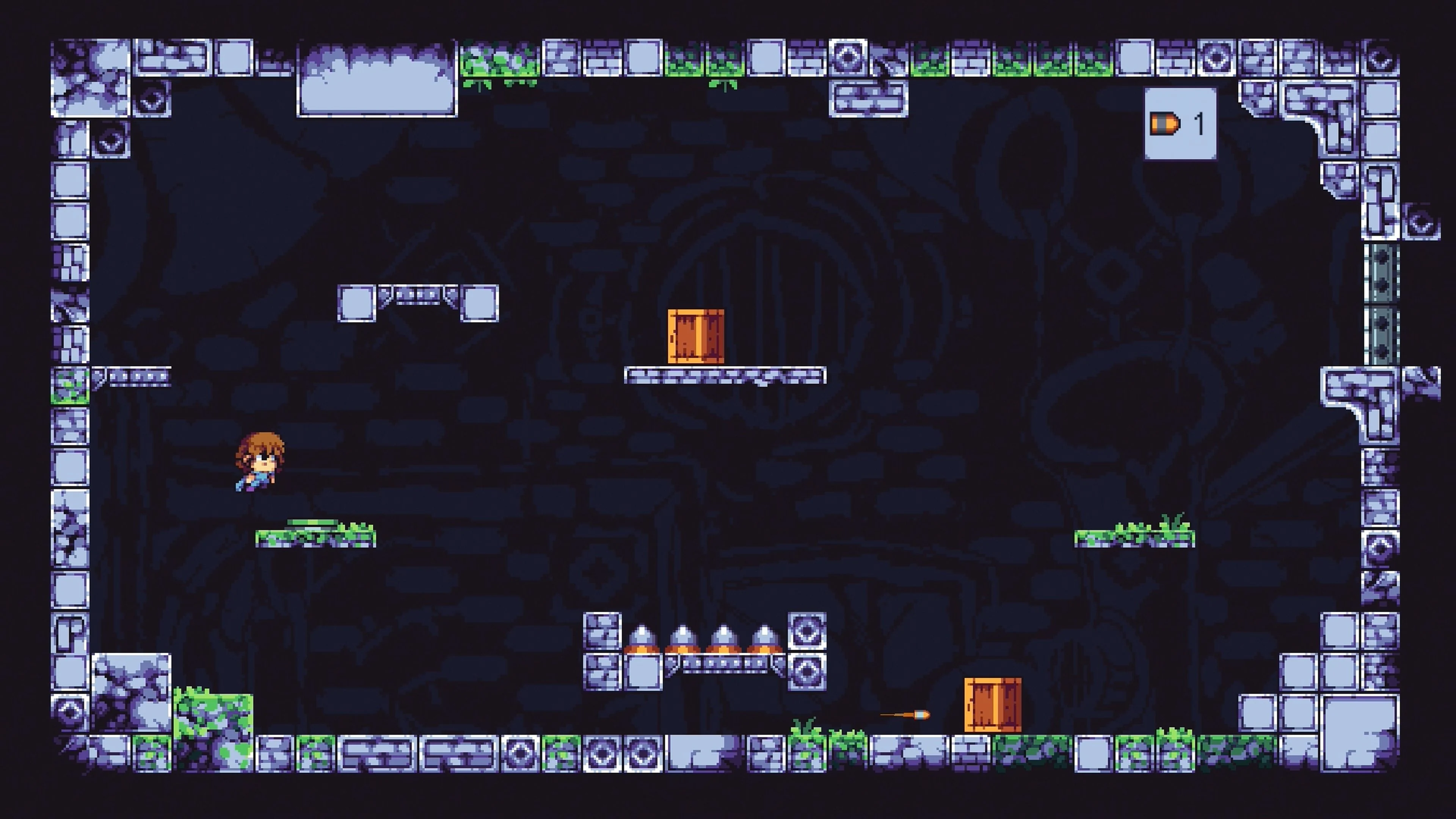Viewport: 1456px width, 819px height.
Task: Click the bullet ammo counter icon
Action: [1164, 124]
